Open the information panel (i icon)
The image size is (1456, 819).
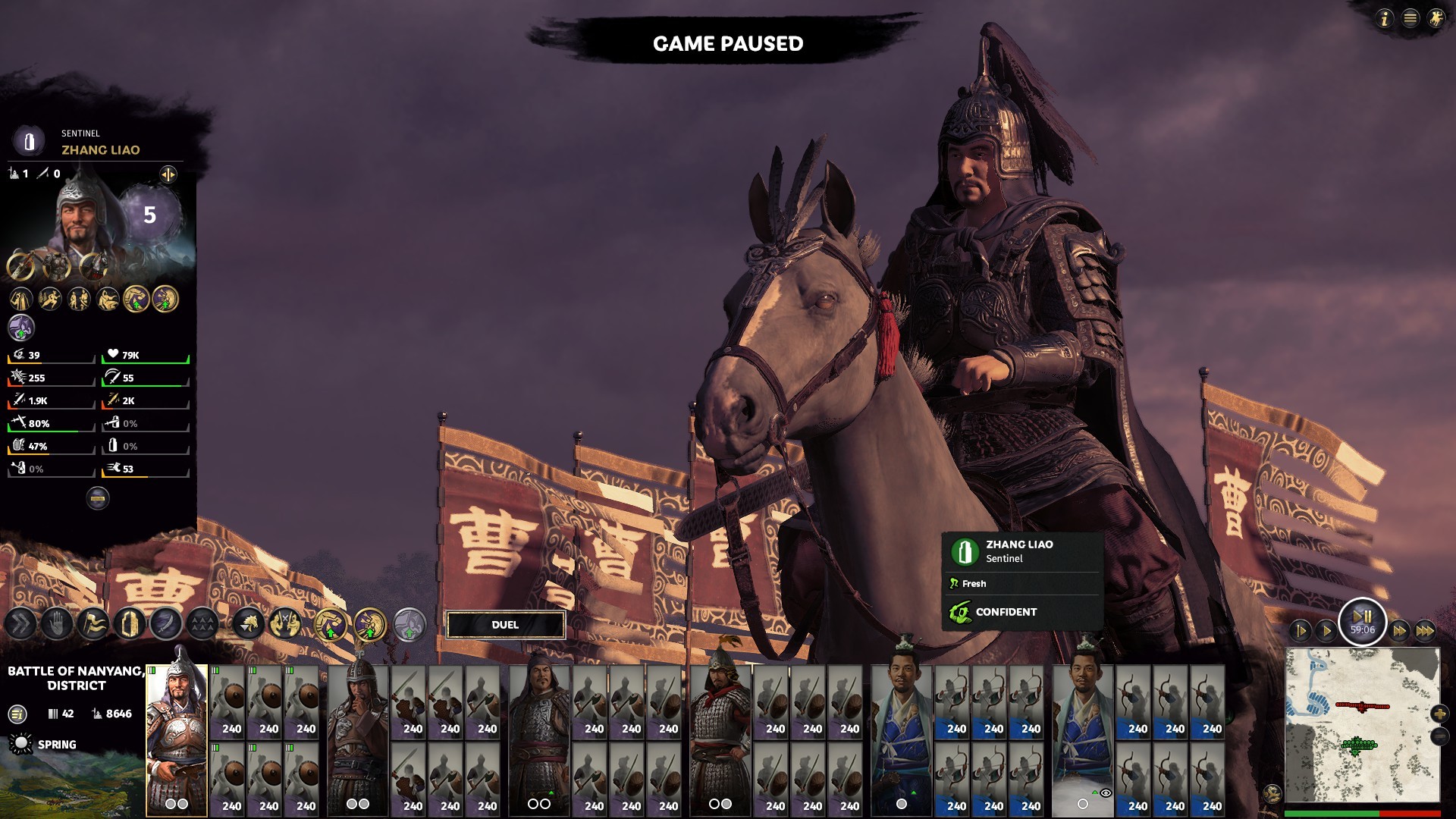tap(1385, 19)
